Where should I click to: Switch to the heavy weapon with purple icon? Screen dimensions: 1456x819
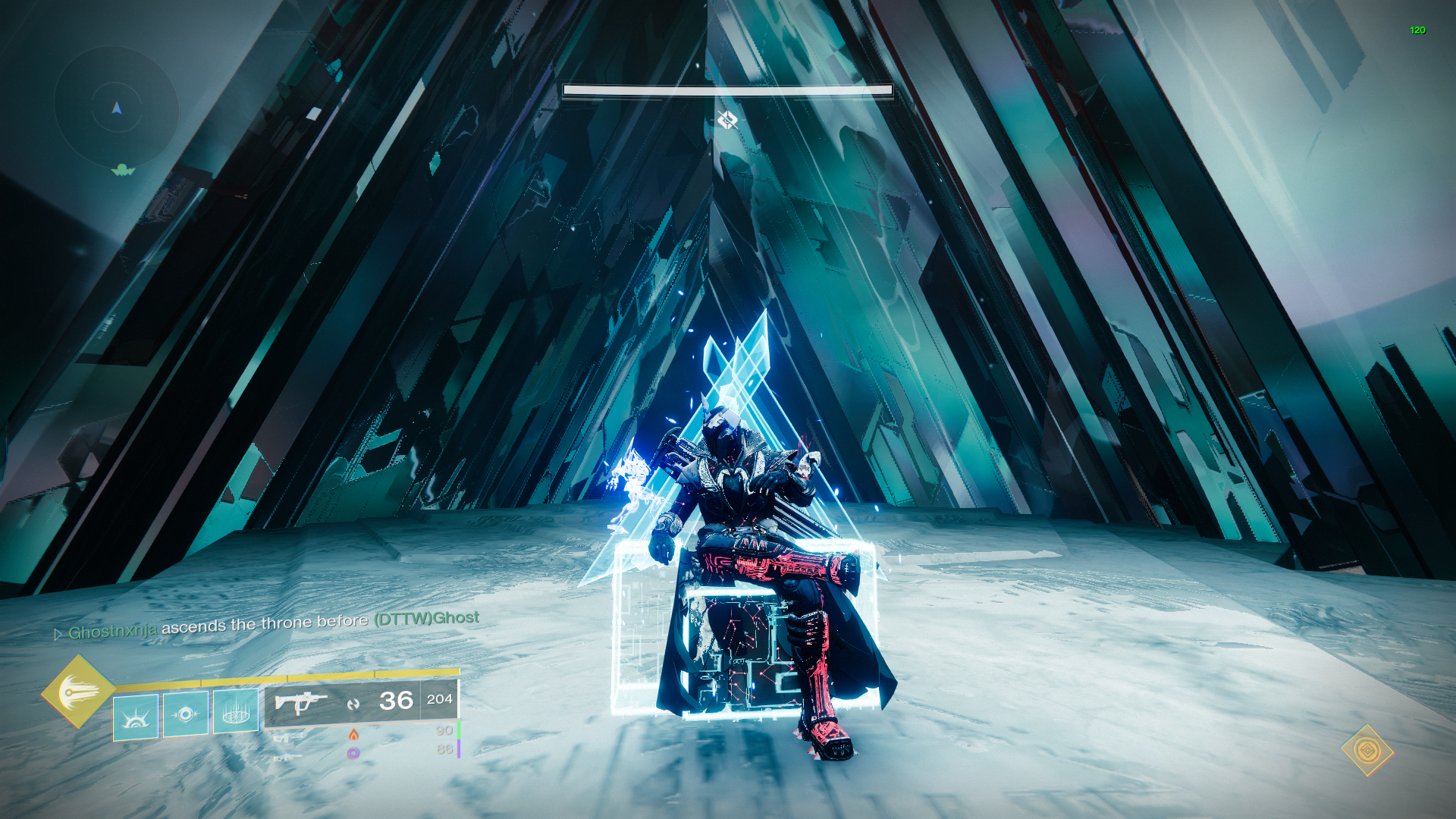(x=353, y=753)
